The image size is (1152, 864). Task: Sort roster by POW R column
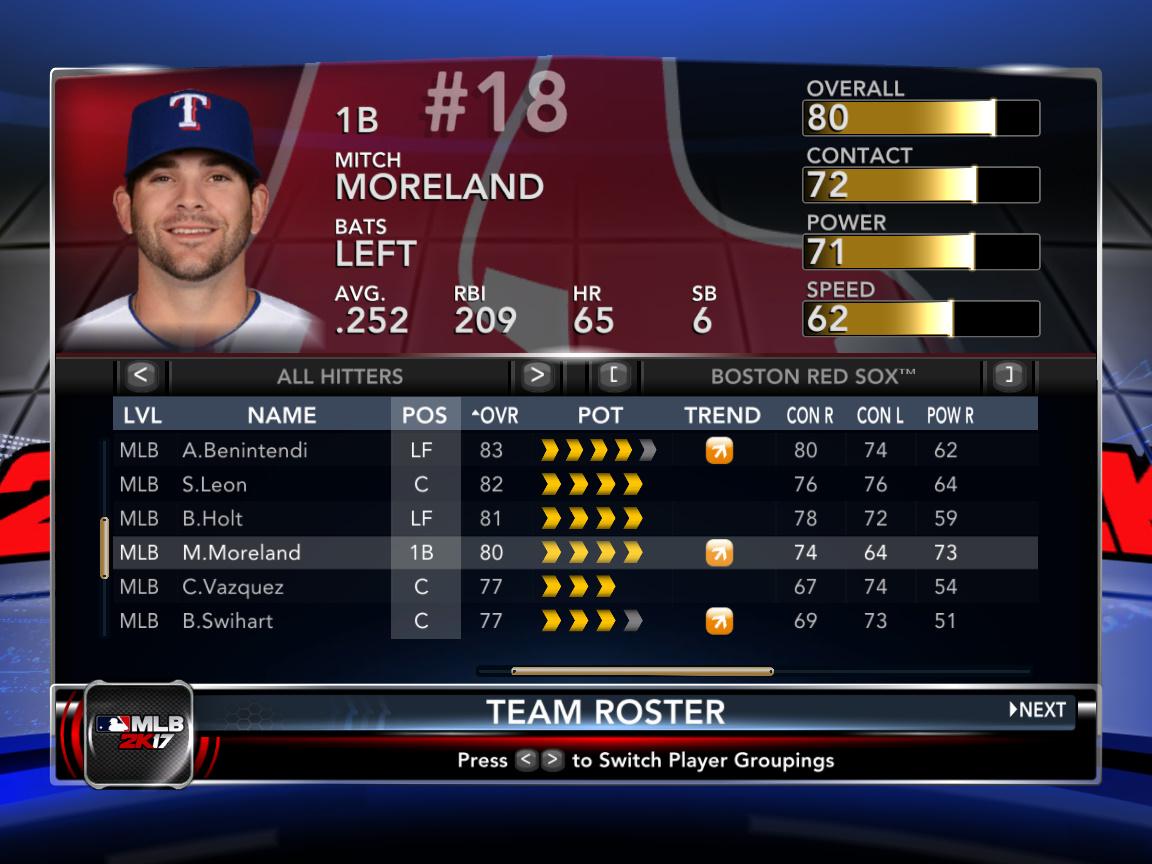(950, 415)
